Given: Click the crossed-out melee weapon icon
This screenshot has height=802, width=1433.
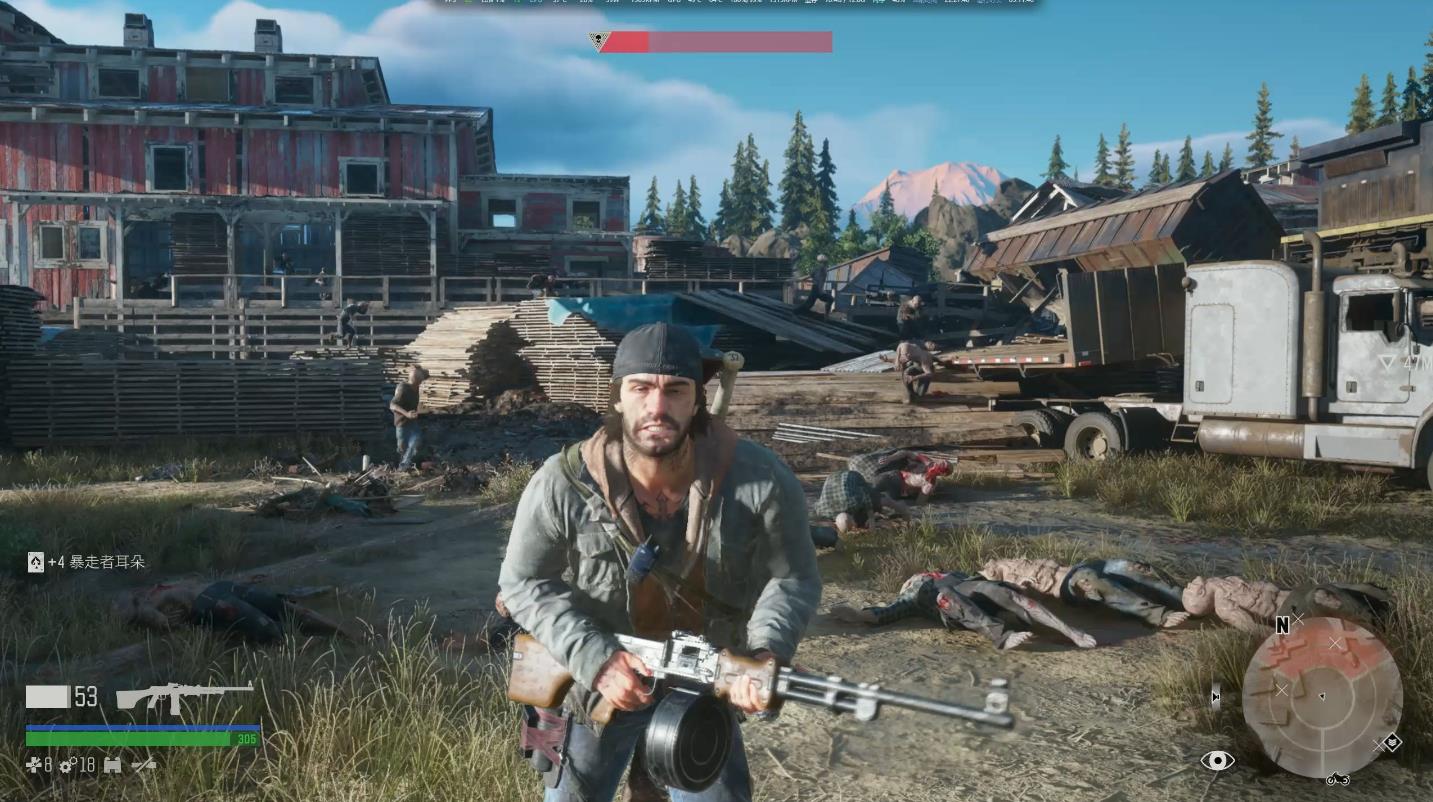Looking at the screenshot, I should [144, 765].
